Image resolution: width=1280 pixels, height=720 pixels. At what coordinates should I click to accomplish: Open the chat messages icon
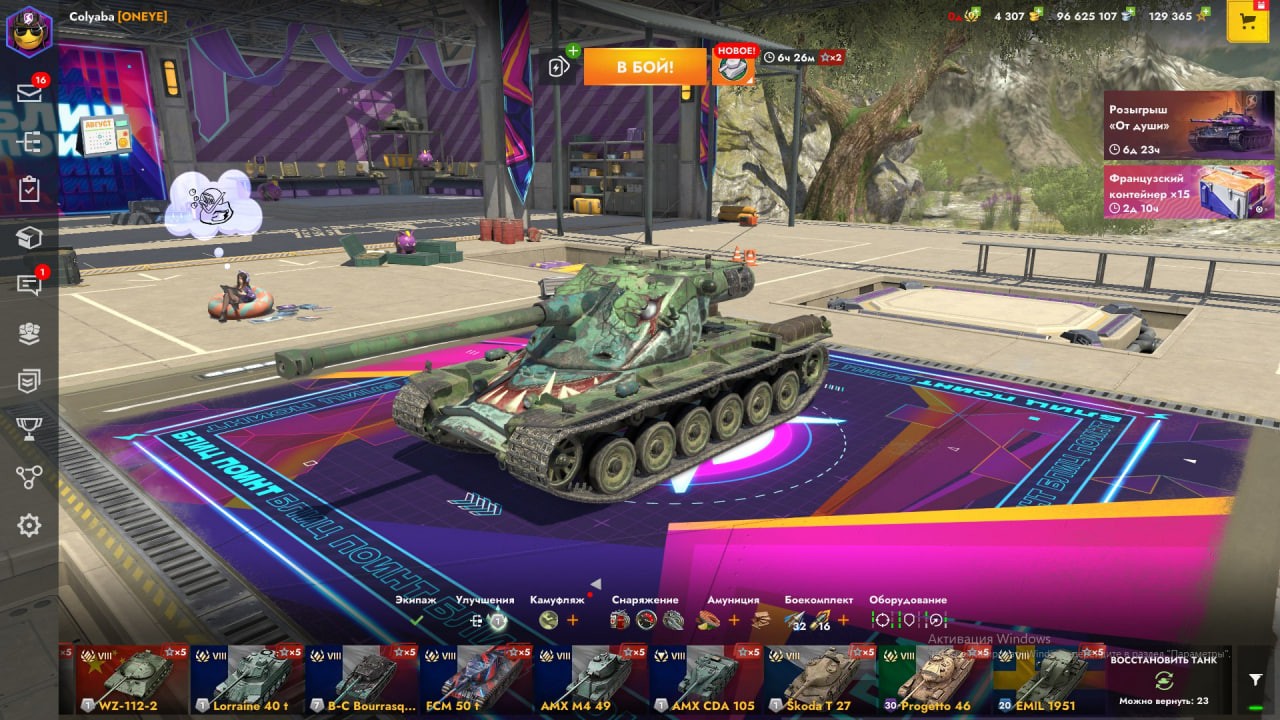(x=29, y=285)
